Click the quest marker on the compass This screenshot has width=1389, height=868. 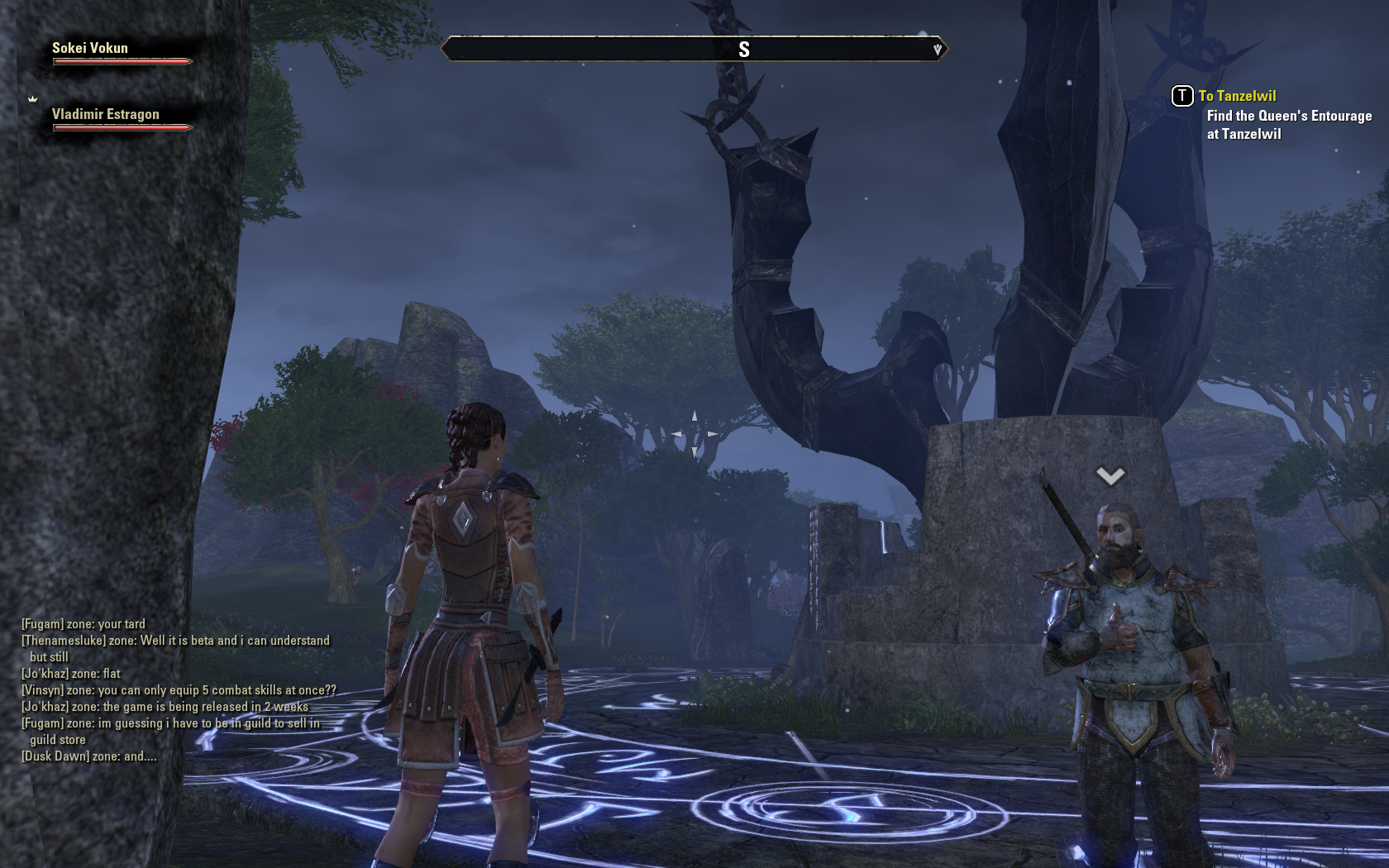click(x=938, y=50)
